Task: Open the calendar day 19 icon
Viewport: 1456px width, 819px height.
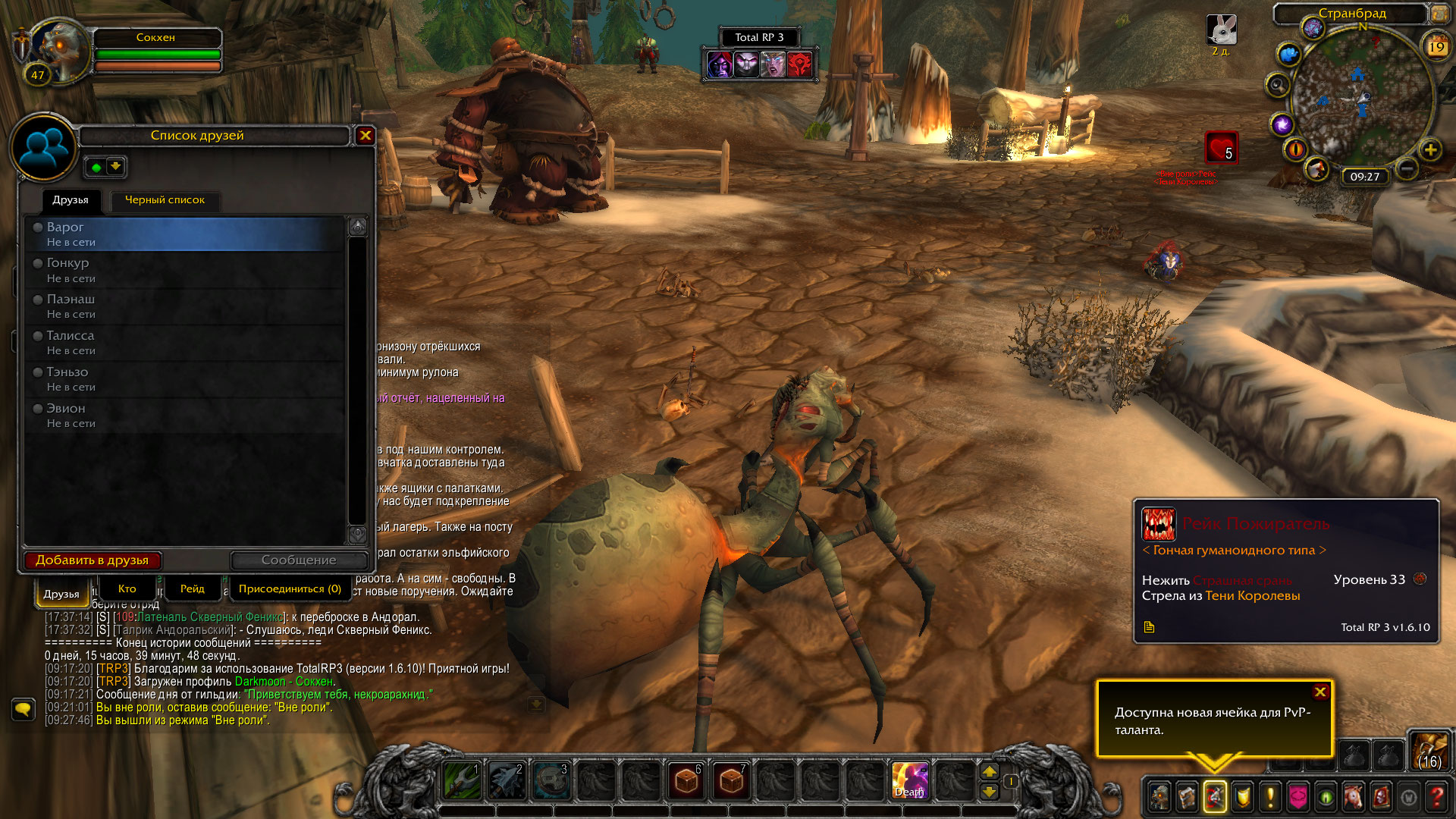Action: [1436, 47]
